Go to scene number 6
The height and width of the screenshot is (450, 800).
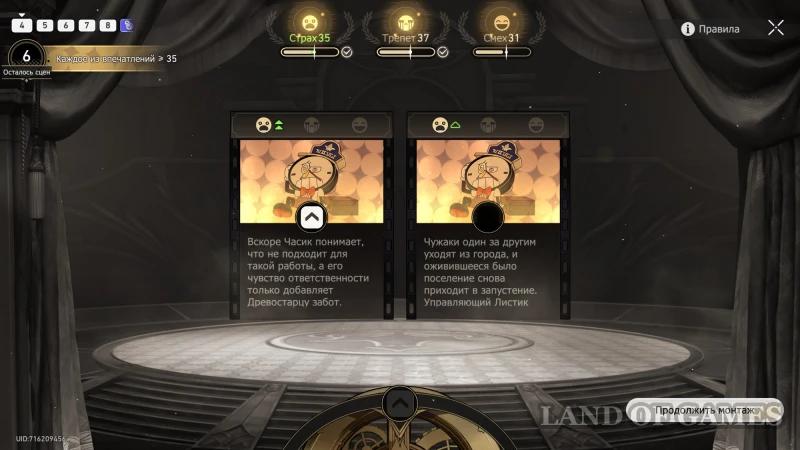pyautogui.click(x=65, y=25)
